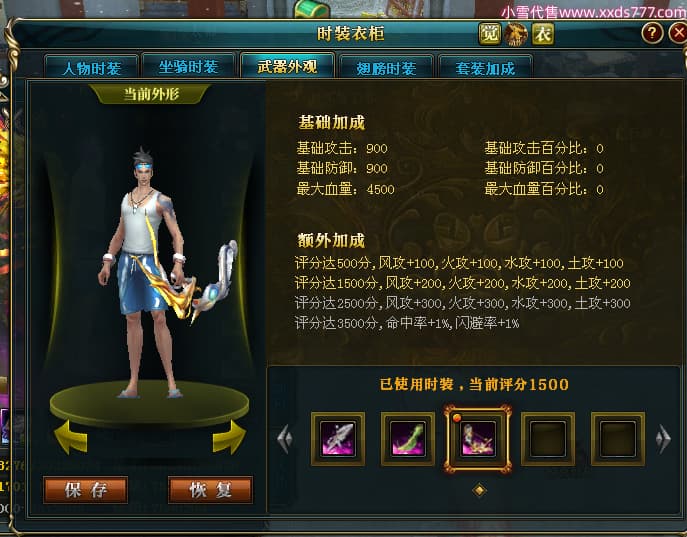
Task: Show previous weapon skins with left arrow
Action: click(x=284, y=439)
